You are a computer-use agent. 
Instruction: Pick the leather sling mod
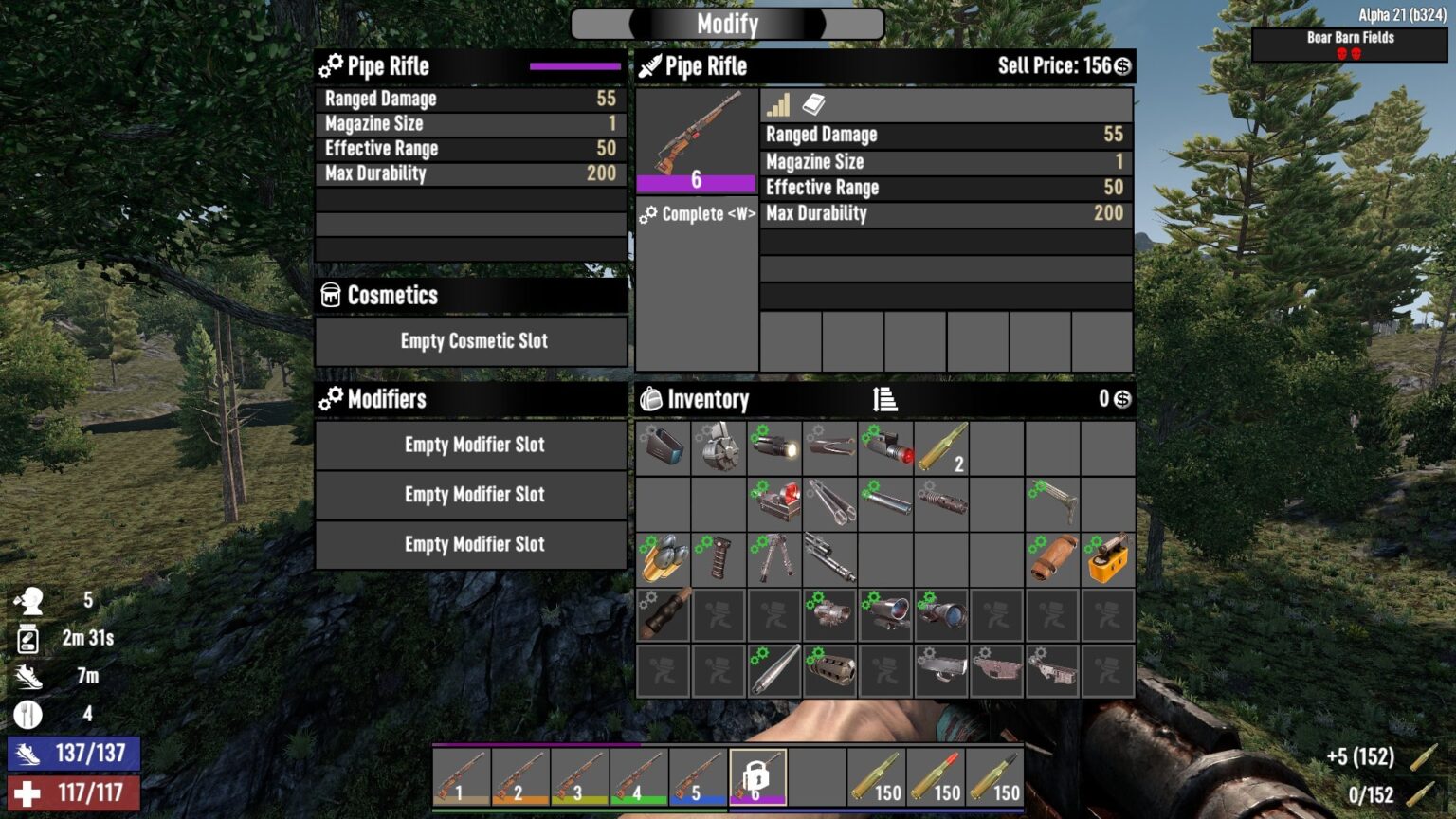pos(1052,560)
